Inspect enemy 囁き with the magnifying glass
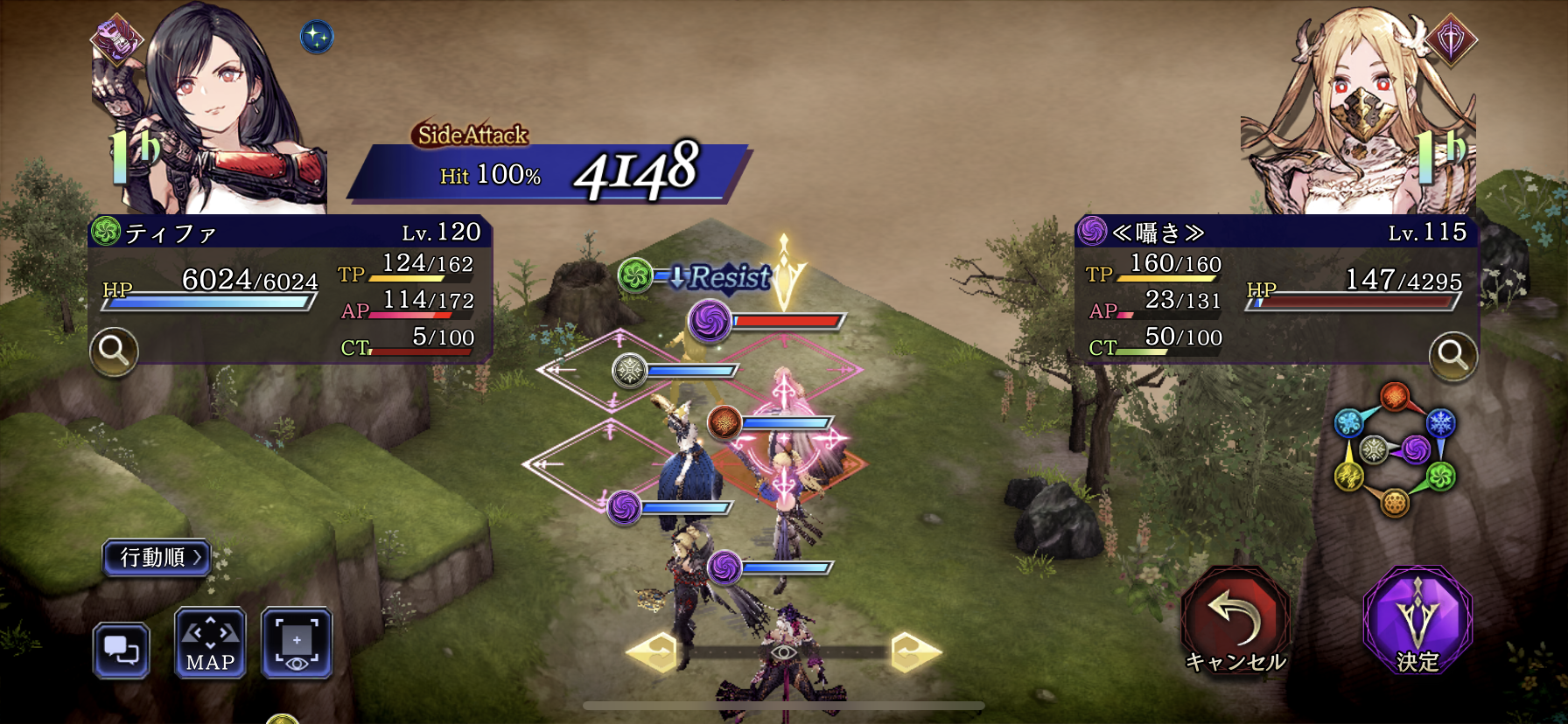Screen dimensions: 1568x724 [x=1452, y=355]
